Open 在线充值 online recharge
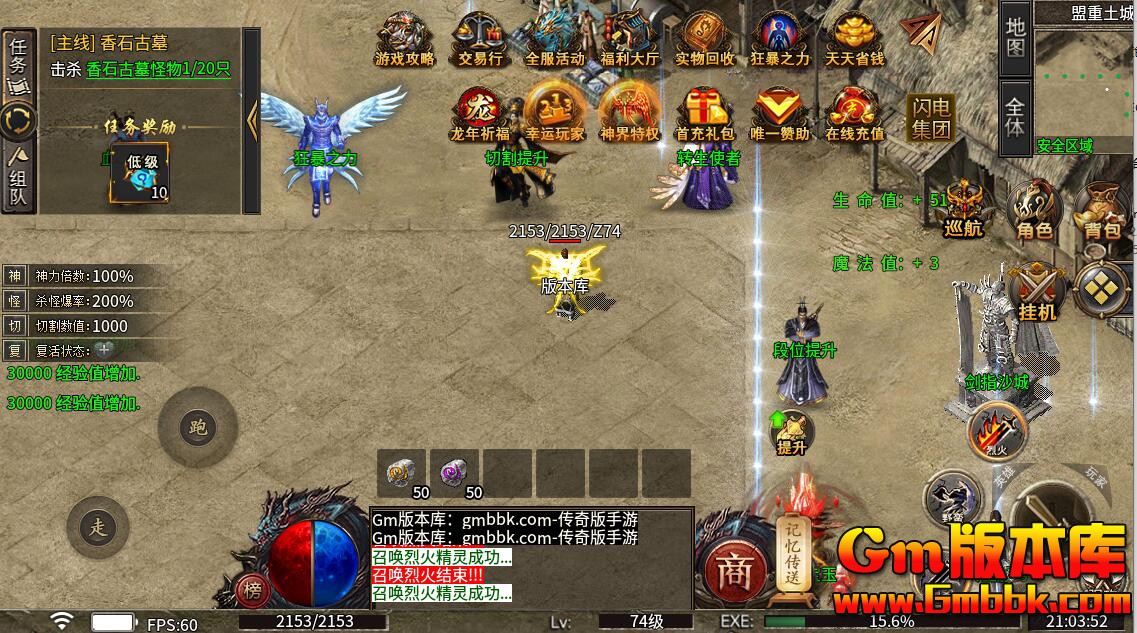The image size is (1137, 633). (855, 112)
